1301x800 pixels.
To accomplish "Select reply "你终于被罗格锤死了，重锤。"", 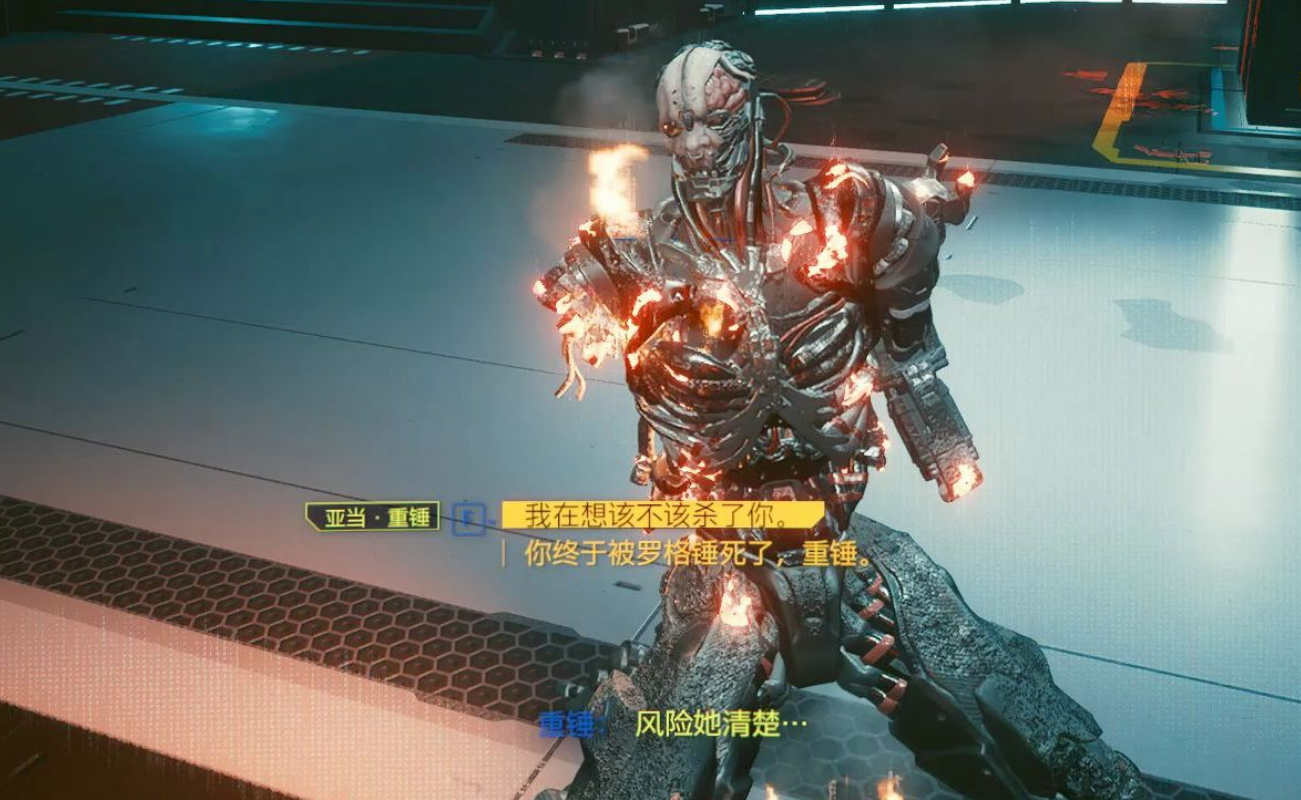I will (x=698, y=553).
